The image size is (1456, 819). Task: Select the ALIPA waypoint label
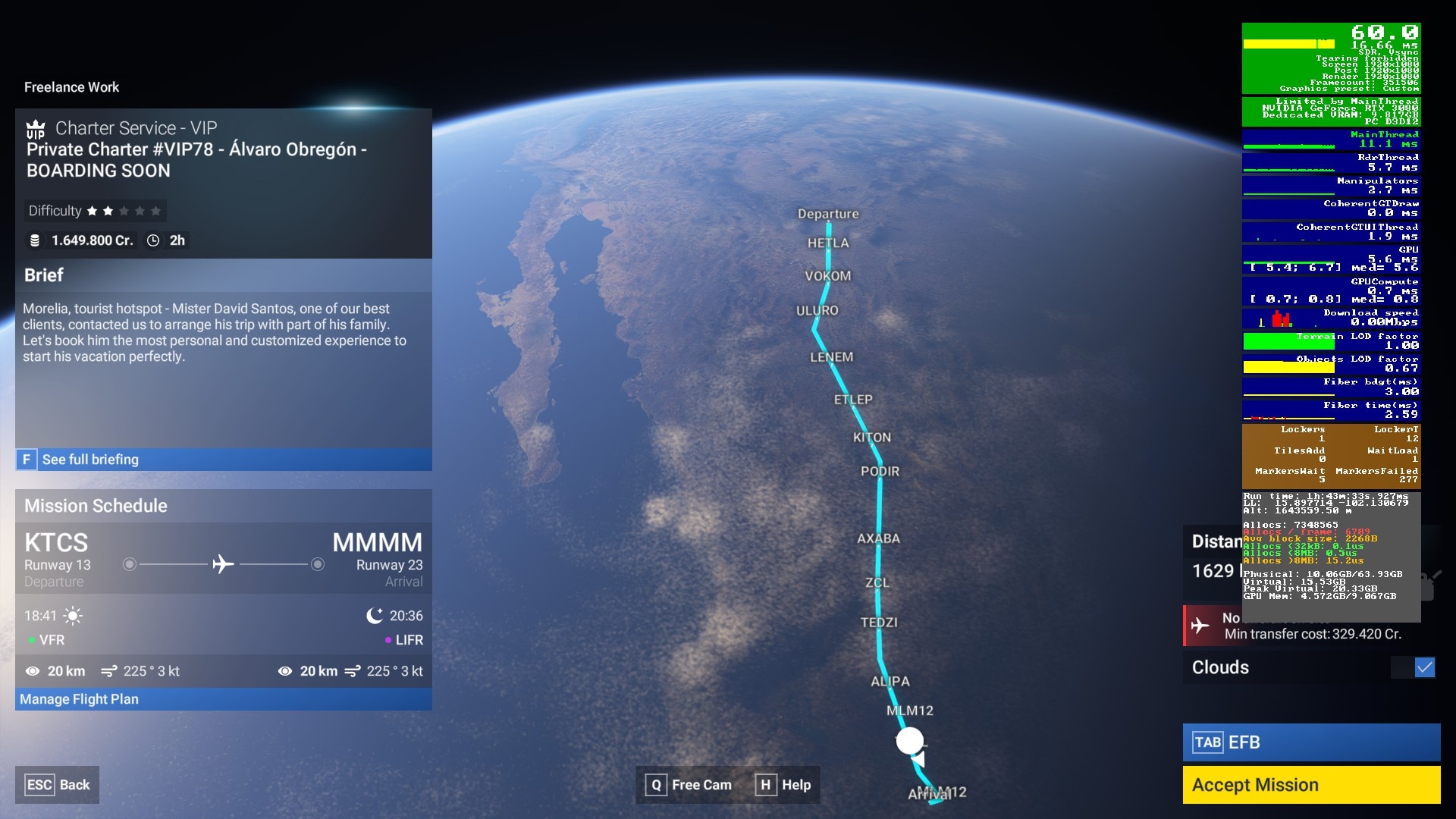click(x=890, y=682)
